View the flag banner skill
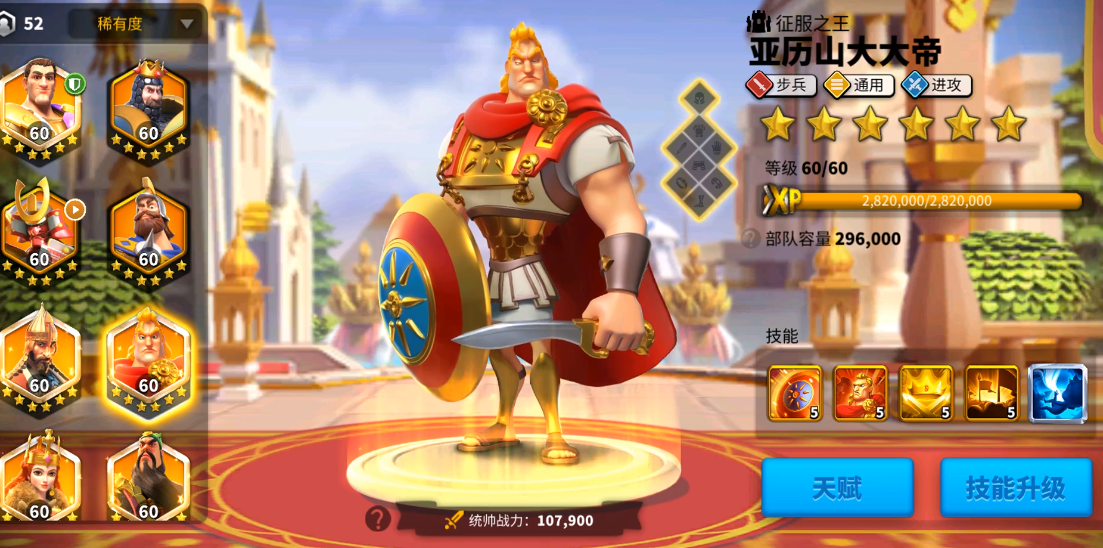Screen dimensions: 1103x548 click(x=991, y=393)
